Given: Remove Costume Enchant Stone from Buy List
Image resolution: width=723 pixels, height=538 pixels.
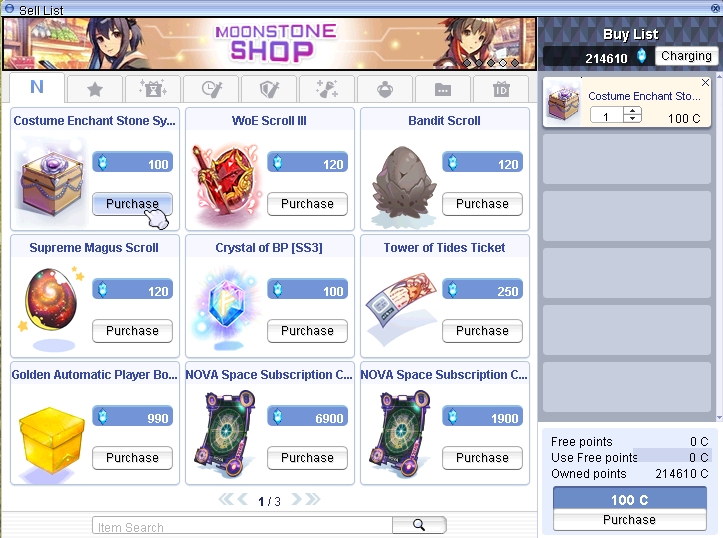Looking at the screenshot, I should (x=706, y=83).
